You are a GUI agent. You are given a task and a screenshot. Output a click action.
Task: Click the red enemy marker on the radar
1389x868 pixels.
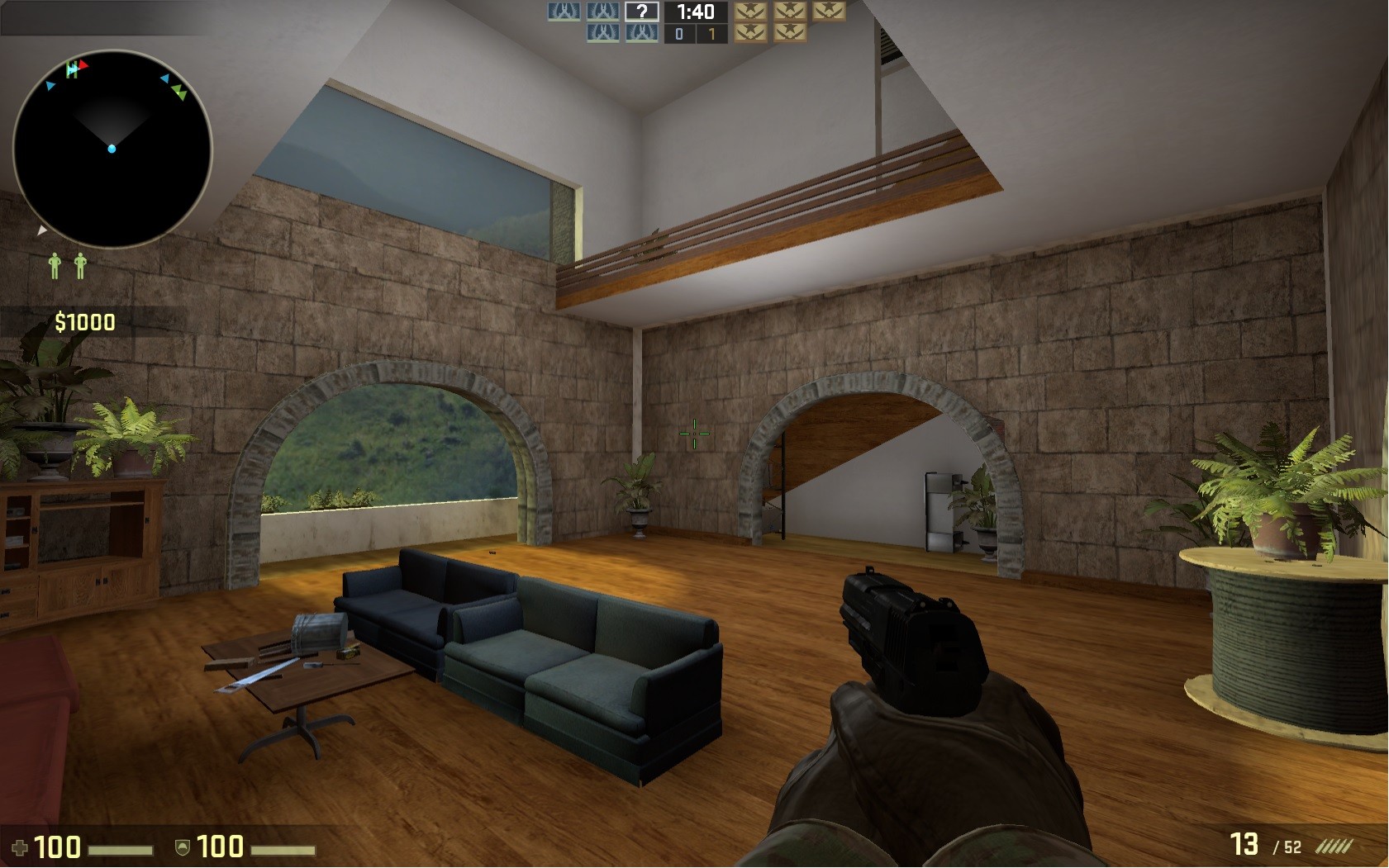point(81,65)
